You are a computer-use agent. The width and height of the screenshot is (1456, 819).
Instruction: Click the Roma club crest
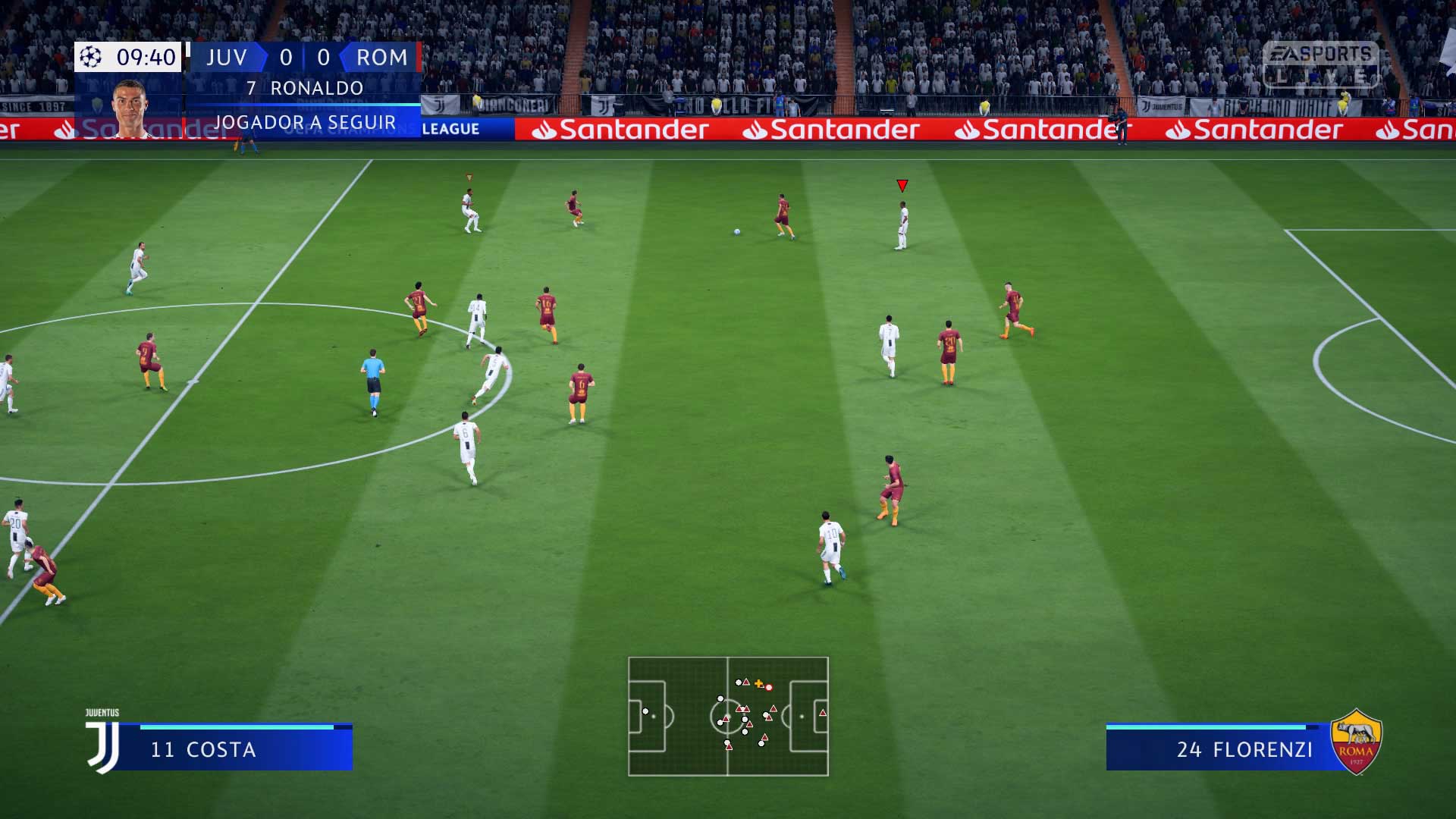(x=1356, y=742)
